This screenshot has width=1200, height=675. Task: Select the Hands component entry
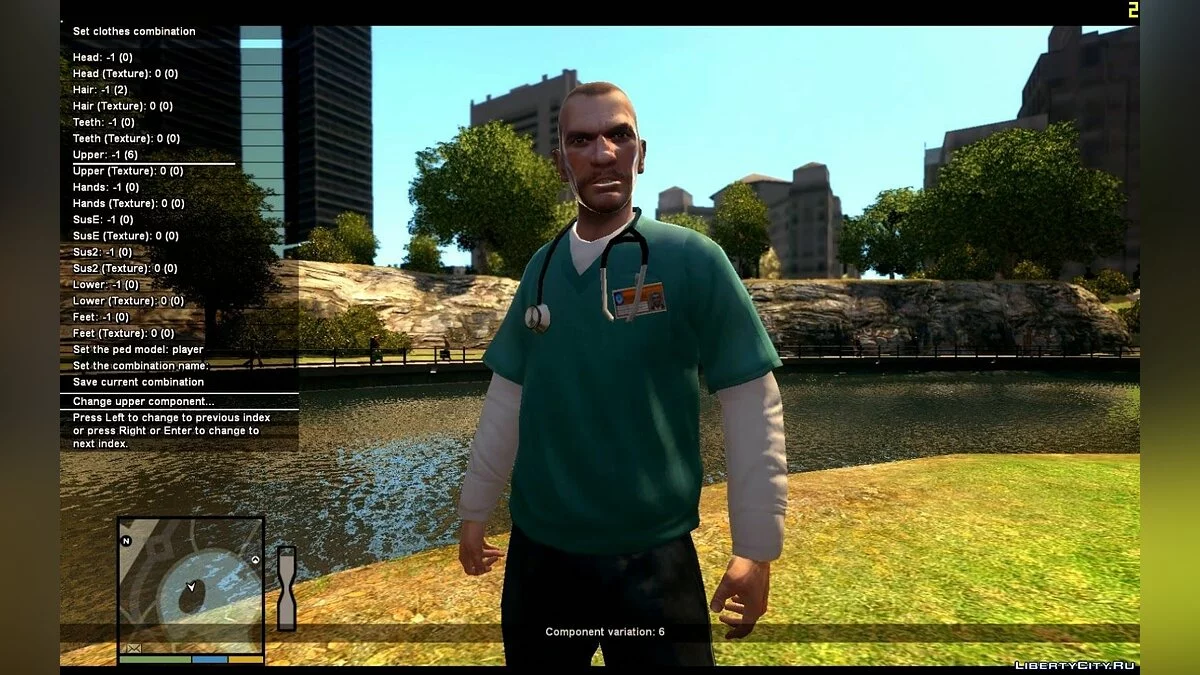click(x=106, y=187)
